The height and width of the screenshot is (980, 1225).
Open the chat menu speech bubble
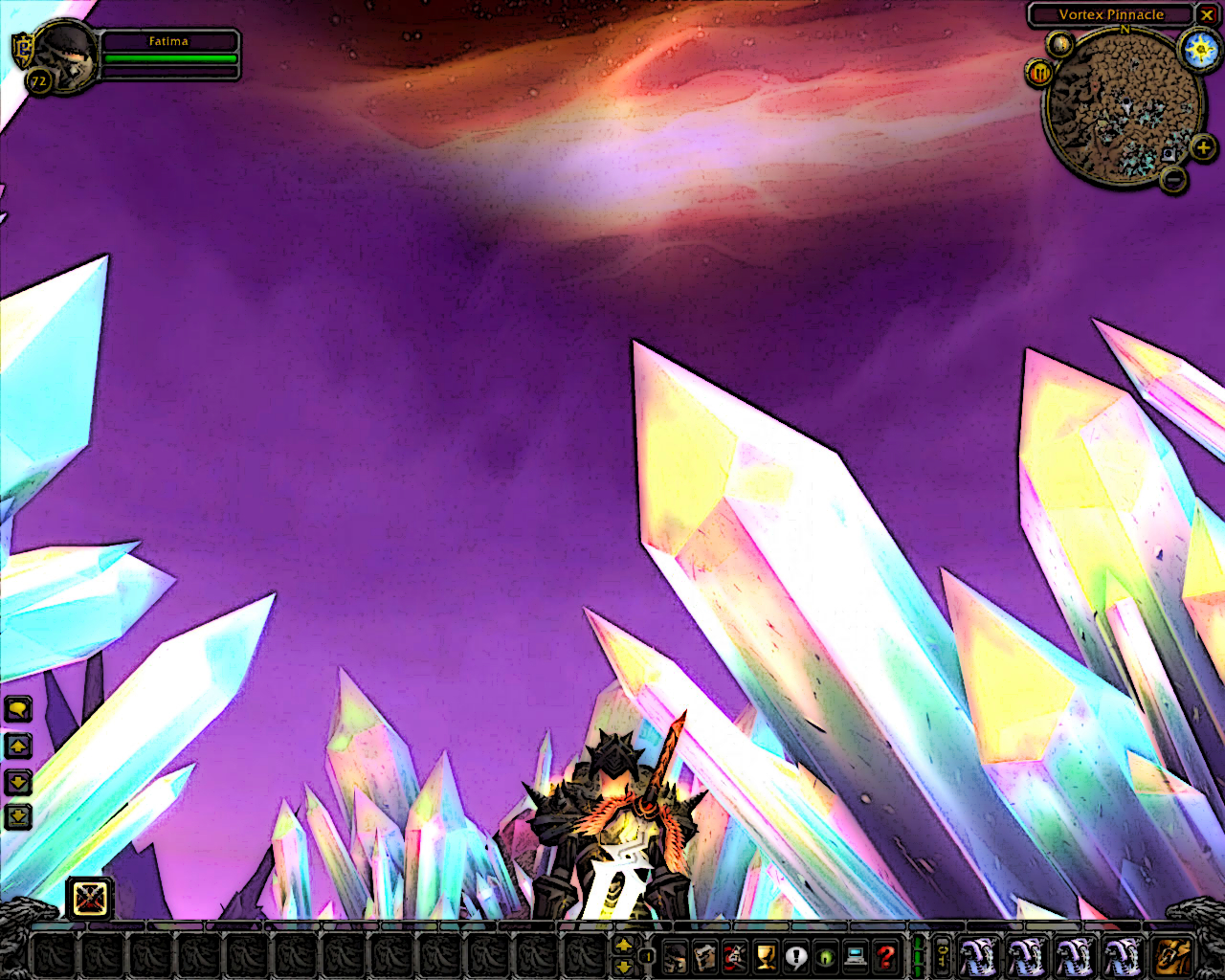pyautogui.click(x=18, y=709)
